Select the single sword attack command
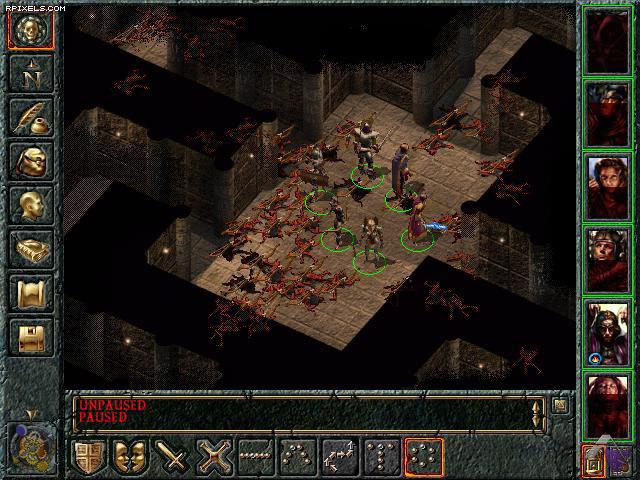This screenshot has width=640, height=480. pos(174,458)
